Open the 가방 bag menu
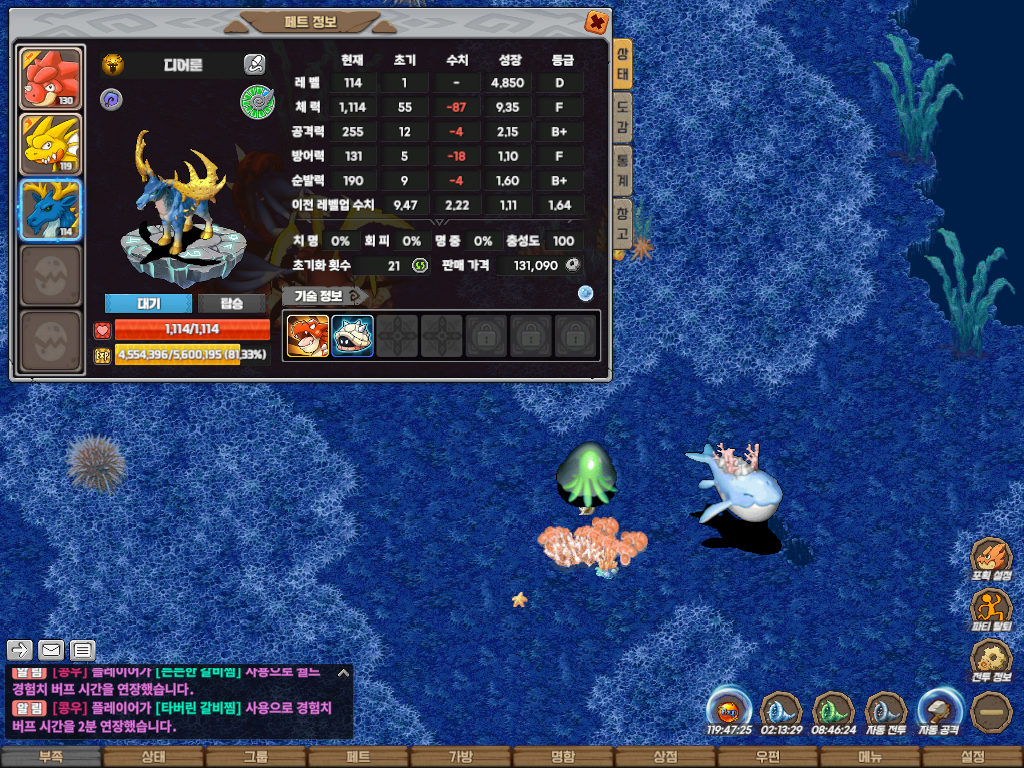The width and height of the screenshot is (1024, 768). (x=461, y=757)
